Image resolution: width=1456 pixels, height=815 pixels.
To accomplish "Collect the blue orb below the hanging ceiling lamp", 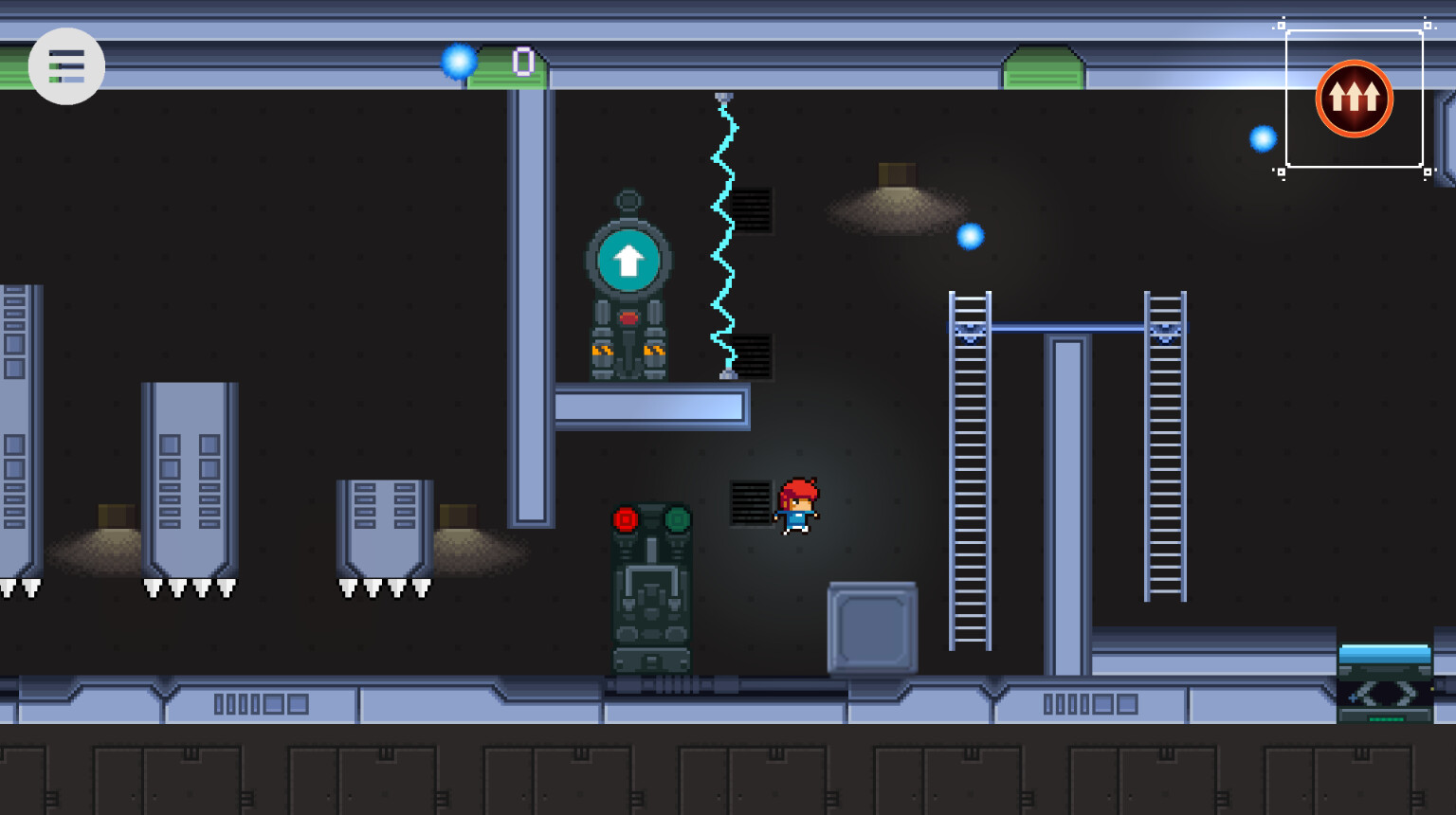I will [971, 236].
